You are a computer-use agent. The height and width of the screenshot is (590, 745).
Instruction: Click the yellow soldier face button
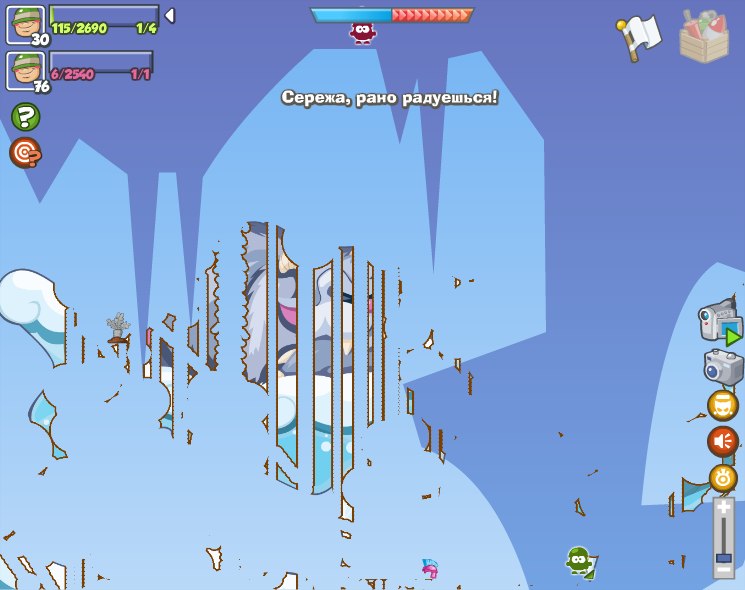(723, 406)
